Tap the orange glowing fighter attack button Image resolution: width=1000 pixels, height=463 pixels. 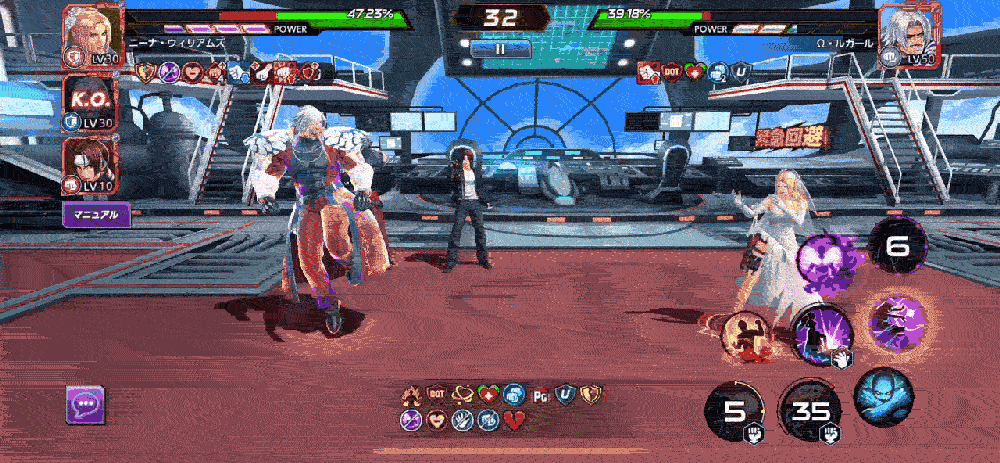[x=746, y=334]
